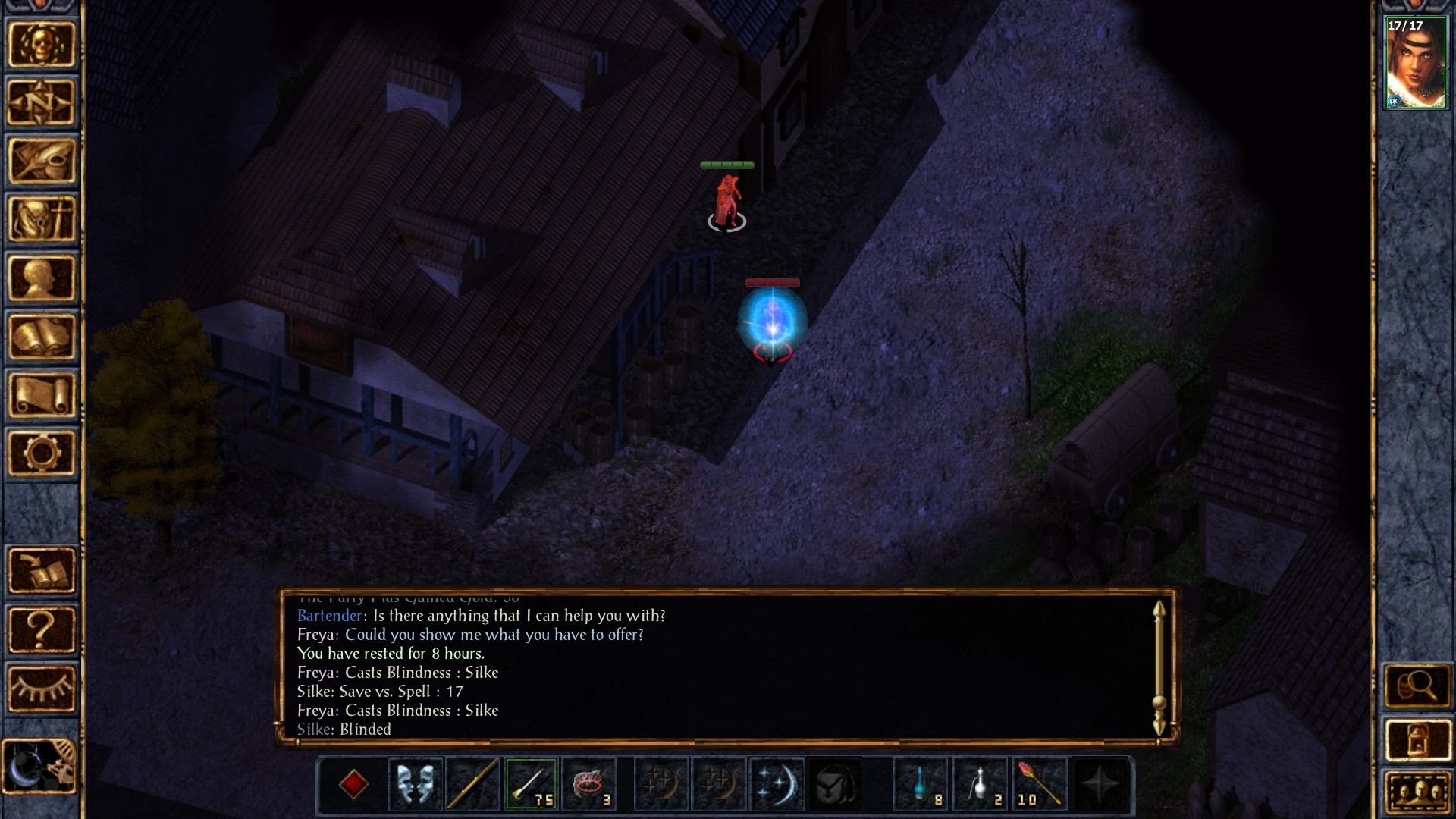Open the question mark help button
This screenshot has width=1456, height=819.
(x=42, y=629)
